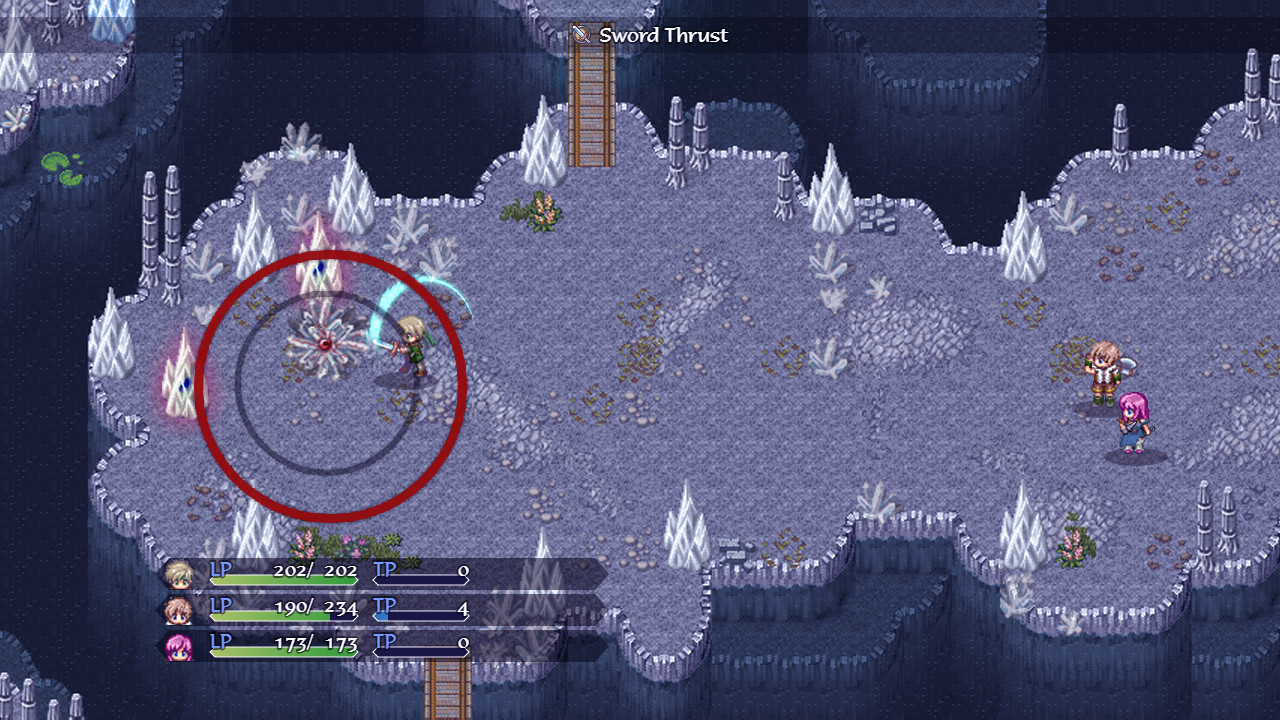Select the brown-haired ally's portrait

(182, 609)
